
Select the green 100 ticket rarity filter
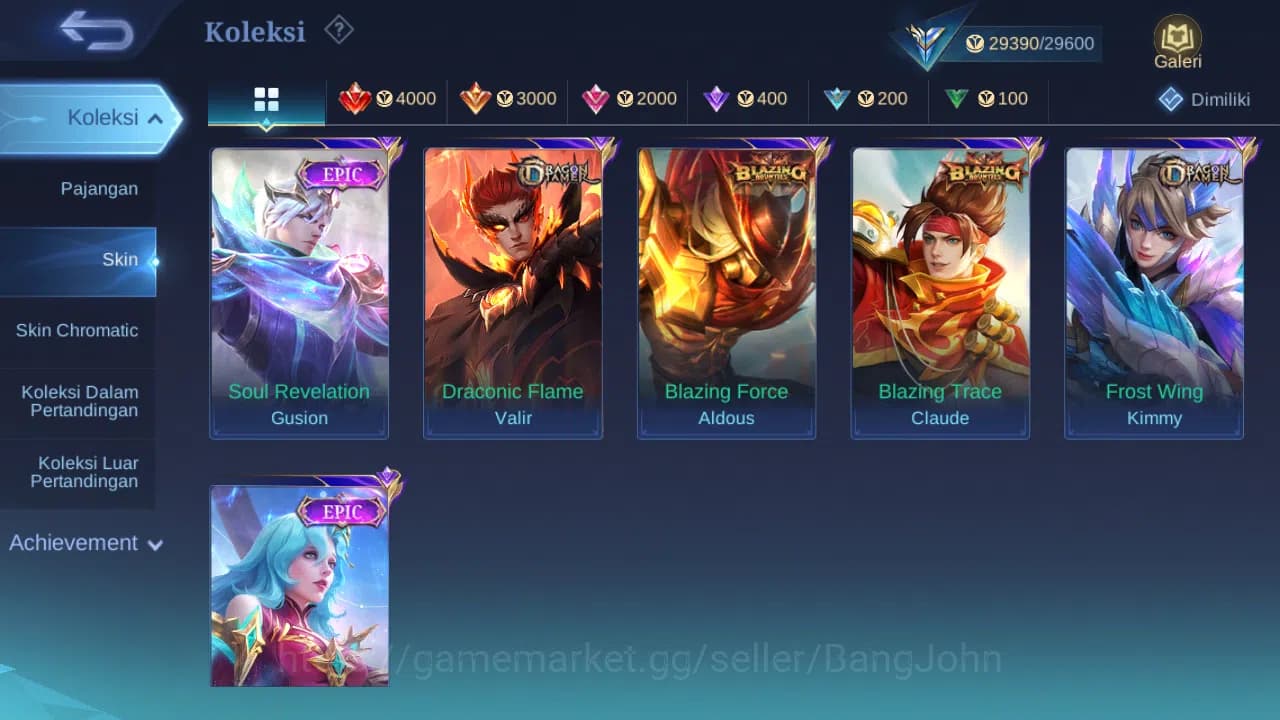point(988,99)
